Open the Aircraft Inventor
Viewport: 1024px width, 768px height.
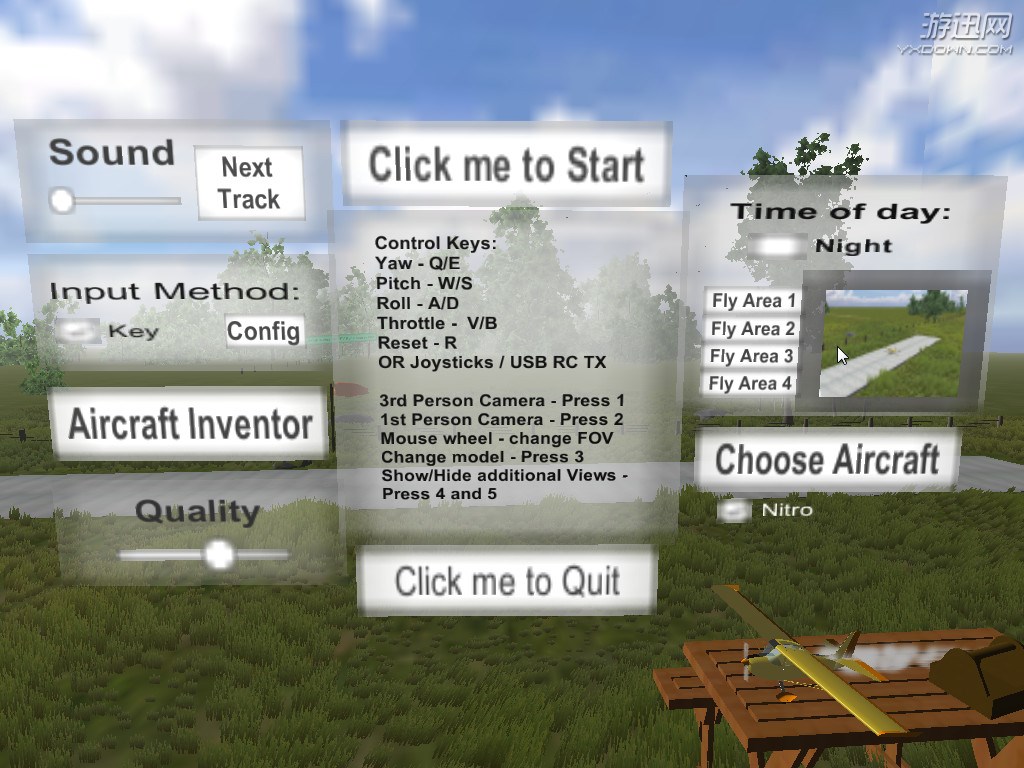click(190, 425)
